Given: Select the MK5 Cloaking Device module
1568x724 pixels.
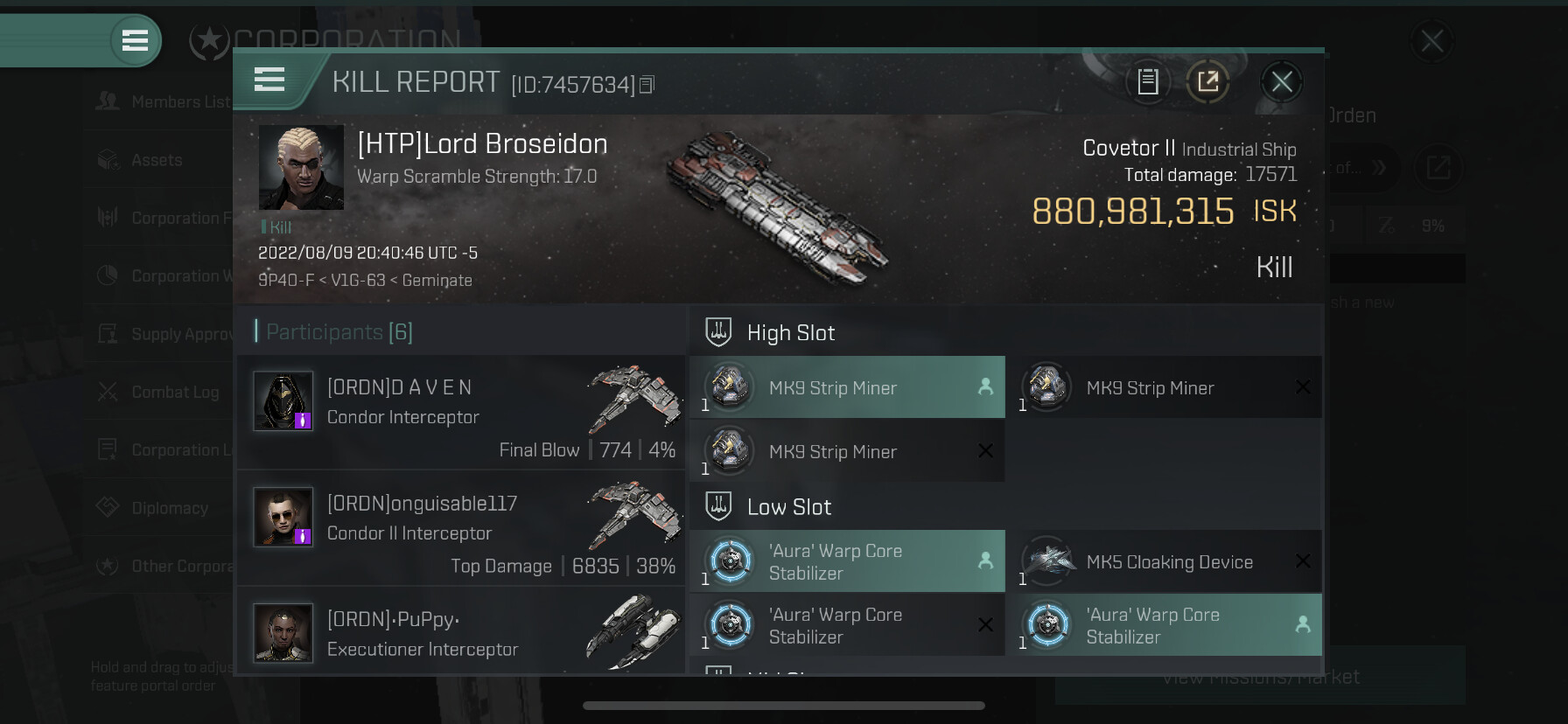Looking at the screenshot, I should tap(1170, 562).
